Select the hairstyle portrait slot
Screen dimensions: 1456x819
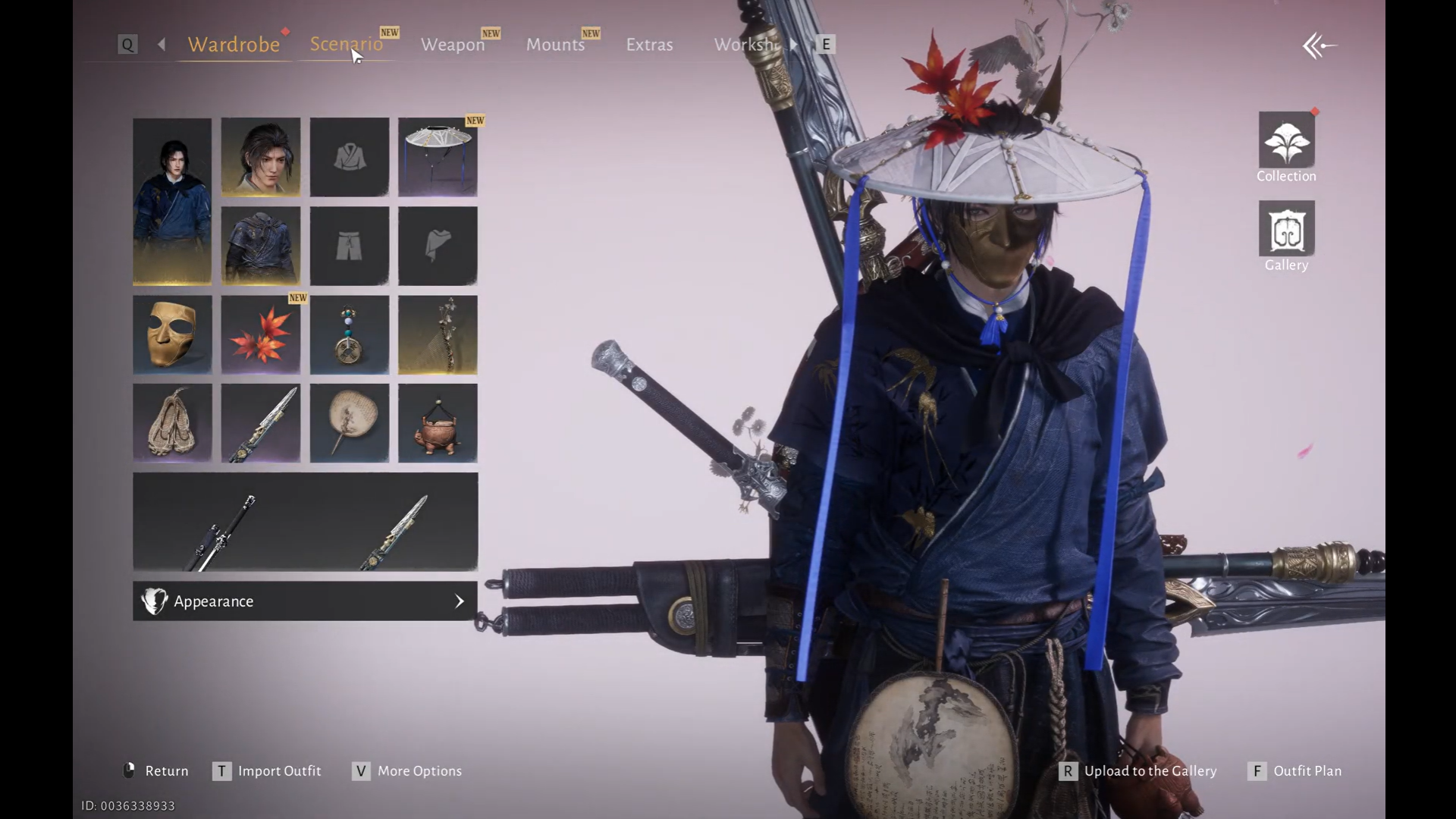click(x=260, y=157)
